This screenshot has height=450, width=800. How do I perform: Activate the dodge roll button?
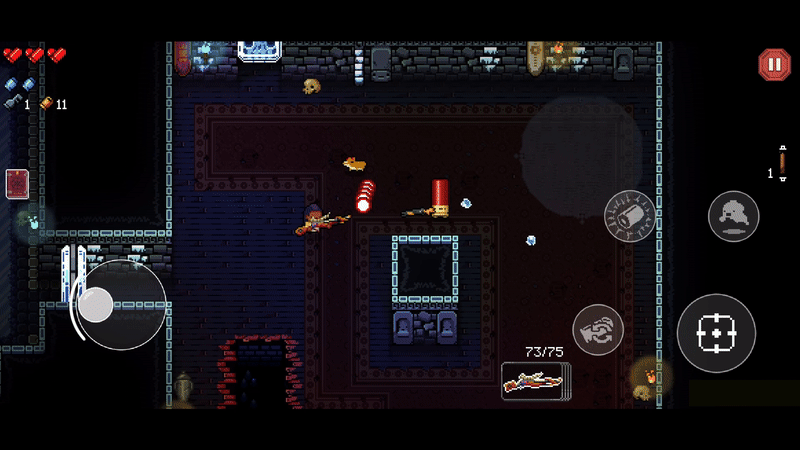pyautogui.click(x=733, y=215)
